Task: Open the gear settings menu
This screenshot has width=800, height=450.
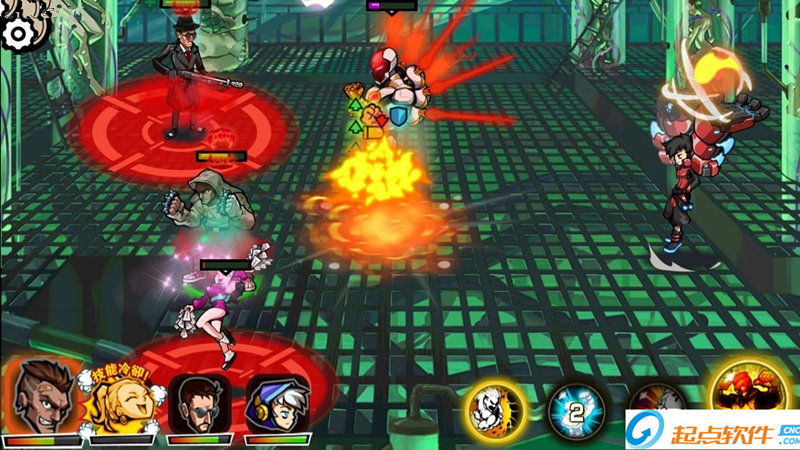Action: (18, 34)
